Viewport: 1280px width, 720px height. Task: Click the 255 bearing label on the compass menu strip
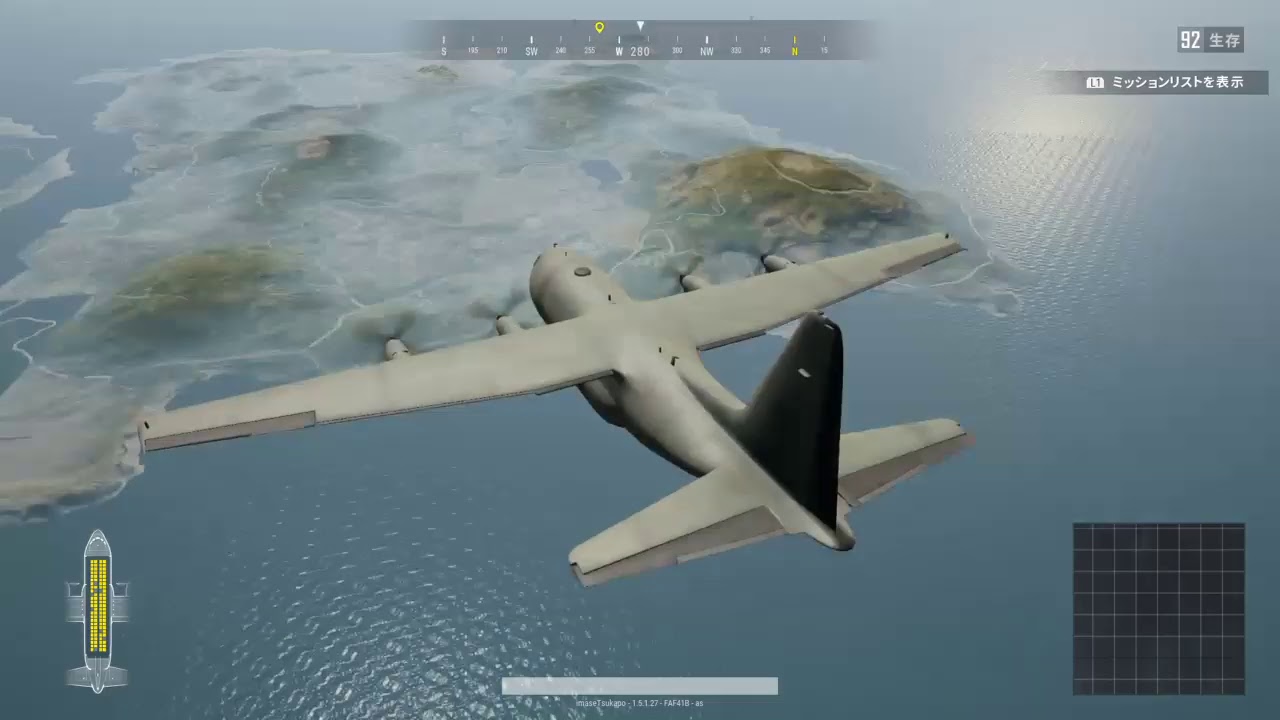(589, 48)
